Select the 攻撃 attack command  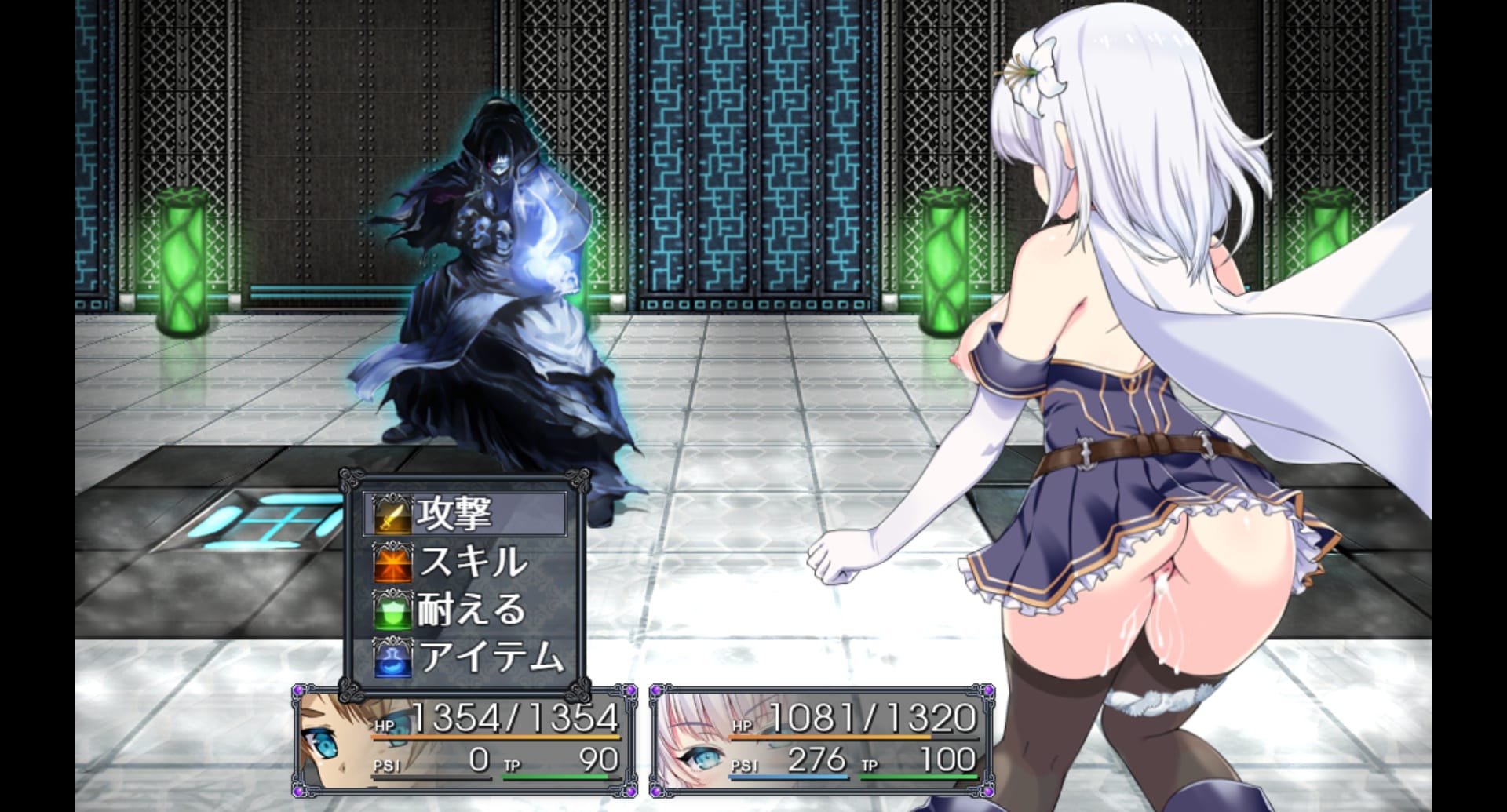(465, 515)
